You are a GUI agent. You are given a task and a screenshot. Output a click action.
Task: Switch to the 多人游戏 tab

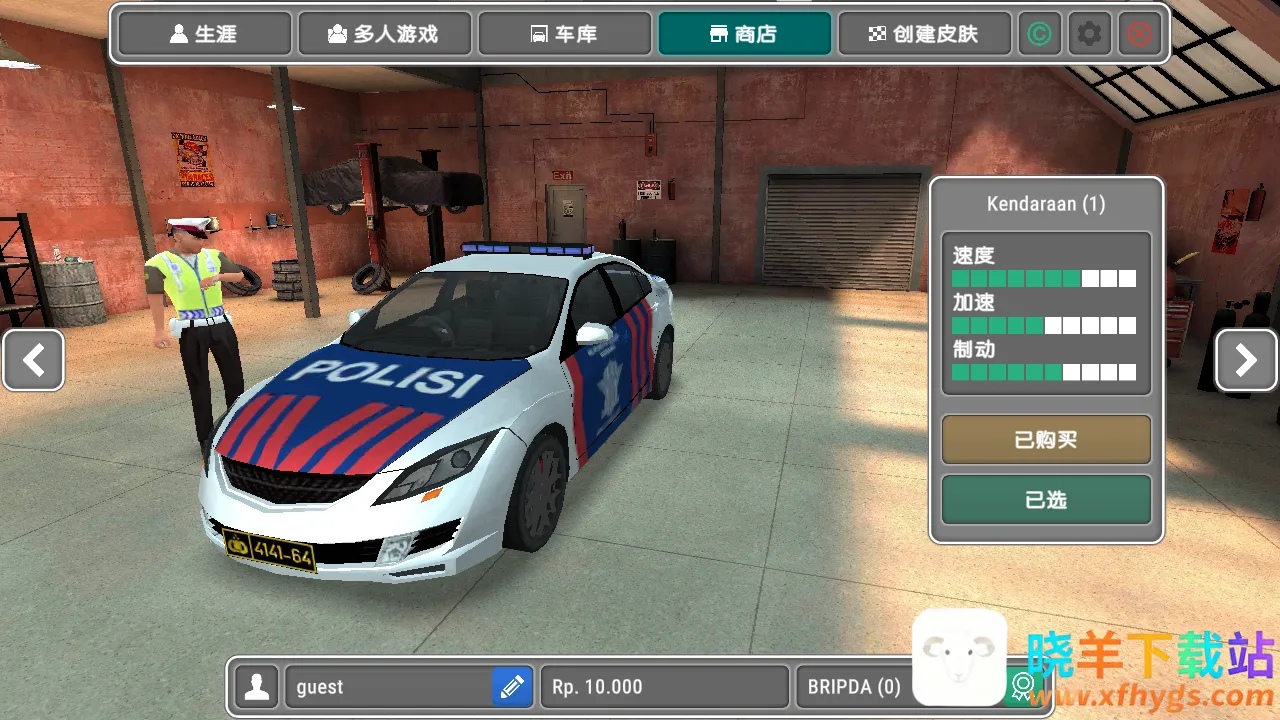(x=384, y=33)
